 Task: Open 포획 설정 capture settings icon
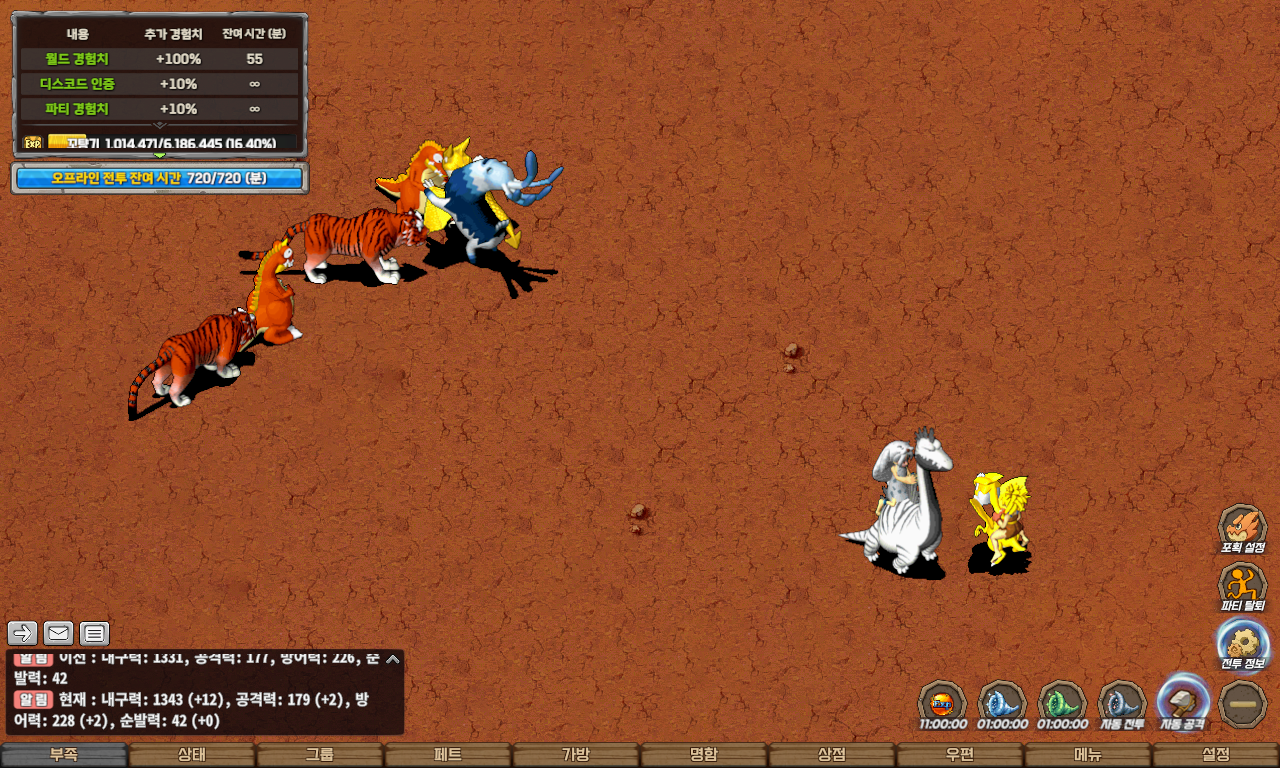coord(1242,528)
